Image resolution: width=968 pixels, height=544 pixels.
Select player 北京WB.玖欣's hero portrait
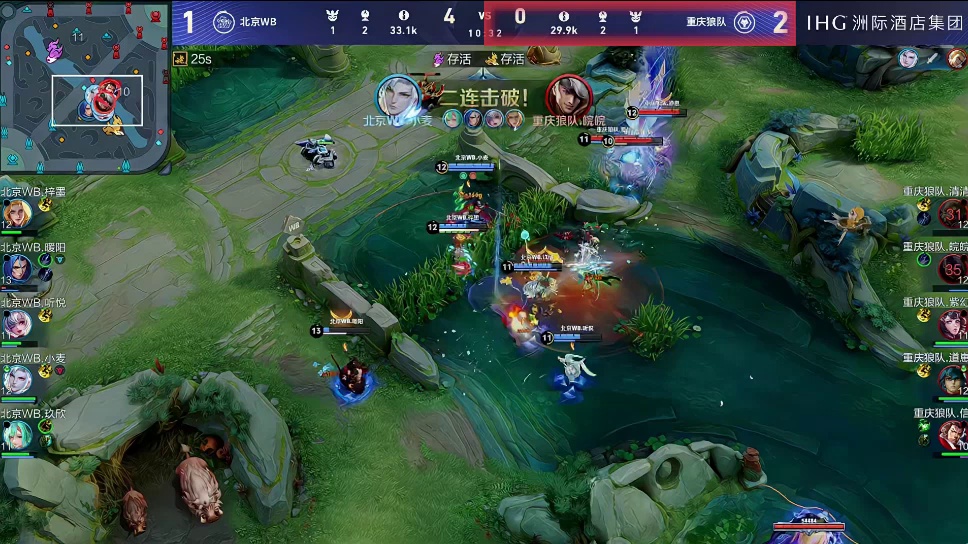click(16, 435)
